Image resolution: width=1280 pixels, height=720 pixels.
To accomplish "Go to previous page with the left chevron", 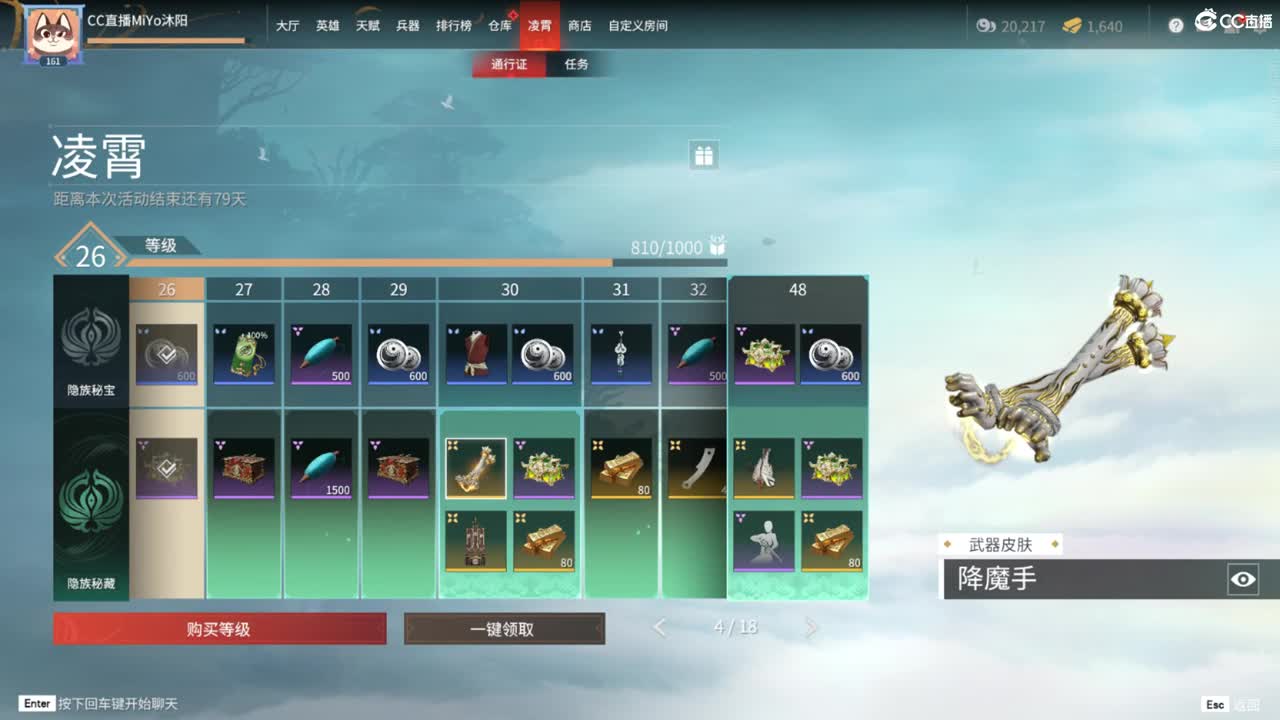I will (659, 627).
